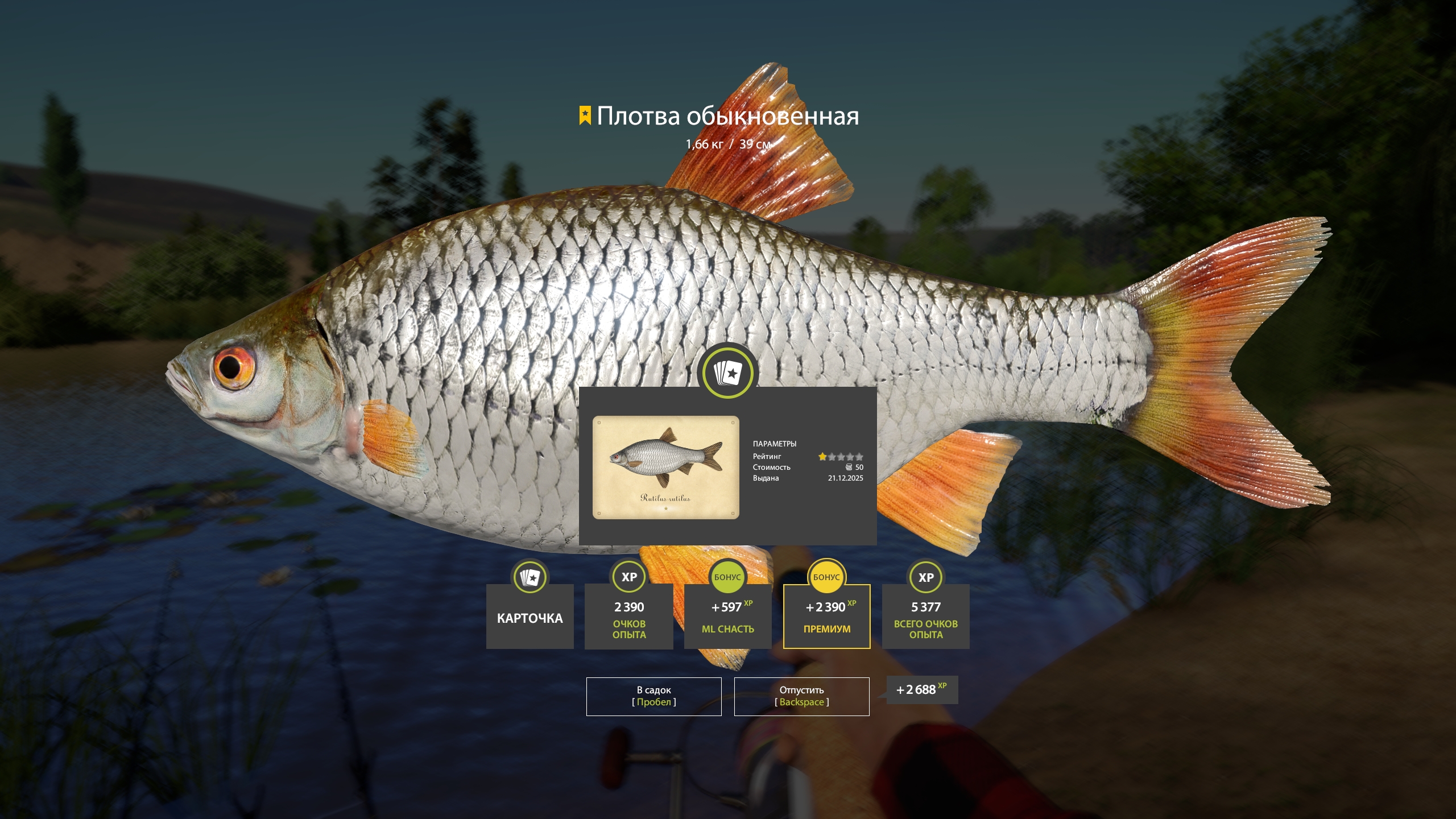This screenshot has width=1456, height=819.
Task: Click the highlighted ПРЕМИУМ bonus panel
Action: point(826,615)
